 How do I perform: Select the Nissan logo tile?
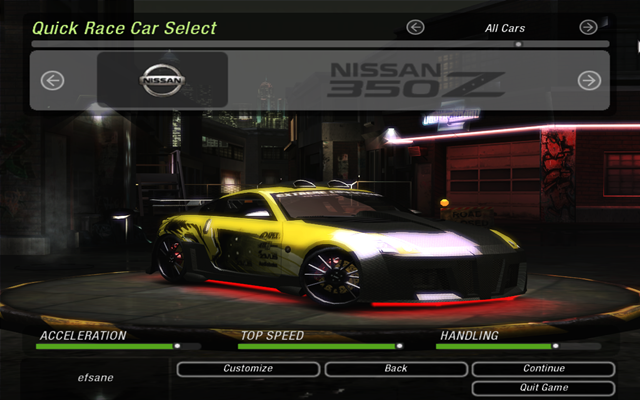point(162,80)
